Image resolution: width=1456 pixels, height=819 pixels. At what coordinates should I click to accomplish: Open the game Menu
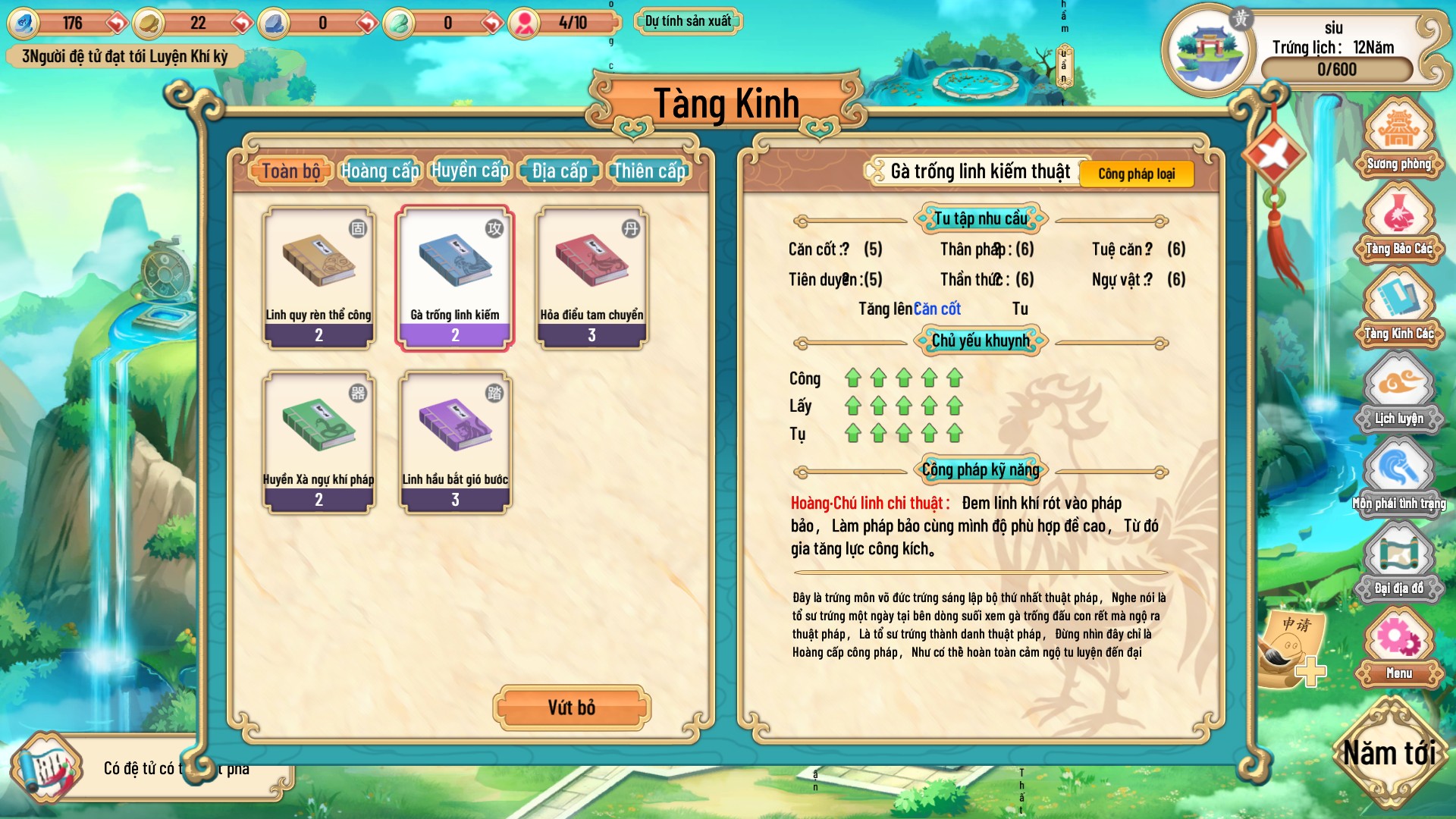click(1399, 648)
